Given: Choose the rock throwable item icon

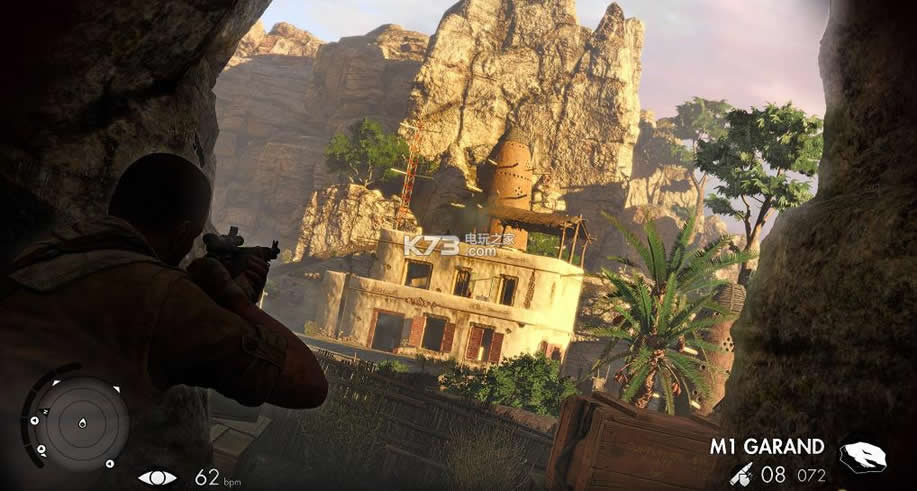Looking at the screenshot, I should click(x=862, y=458).
